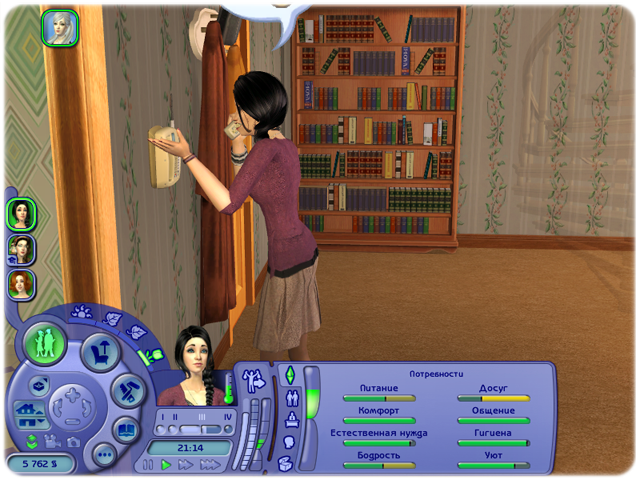640x480 pixels.
Task: Select the active dark-haired sim portrait
Action: [x=21, y=213]
